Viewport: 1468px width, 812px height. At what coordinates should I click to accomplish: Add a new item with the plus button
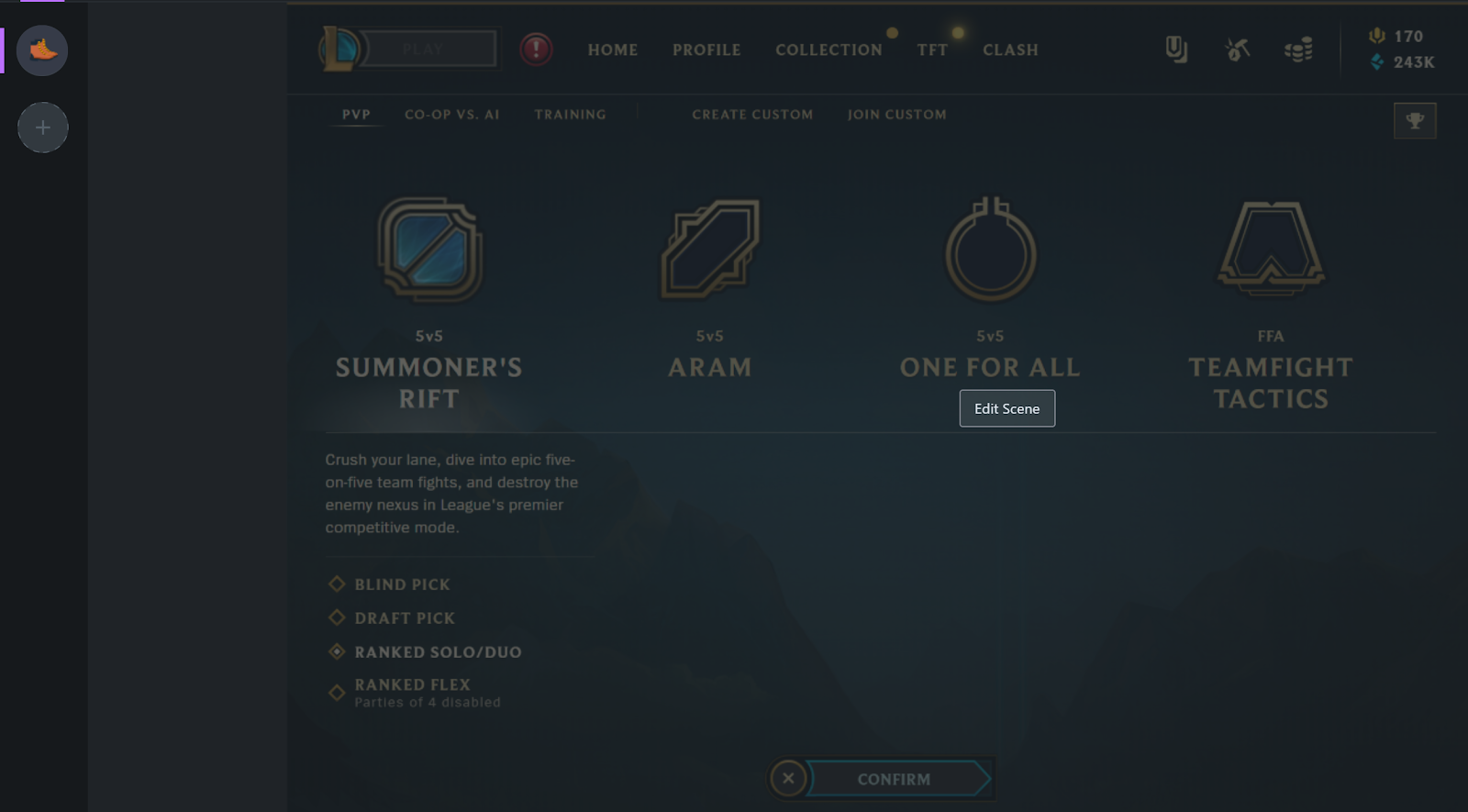coord(42,128)
